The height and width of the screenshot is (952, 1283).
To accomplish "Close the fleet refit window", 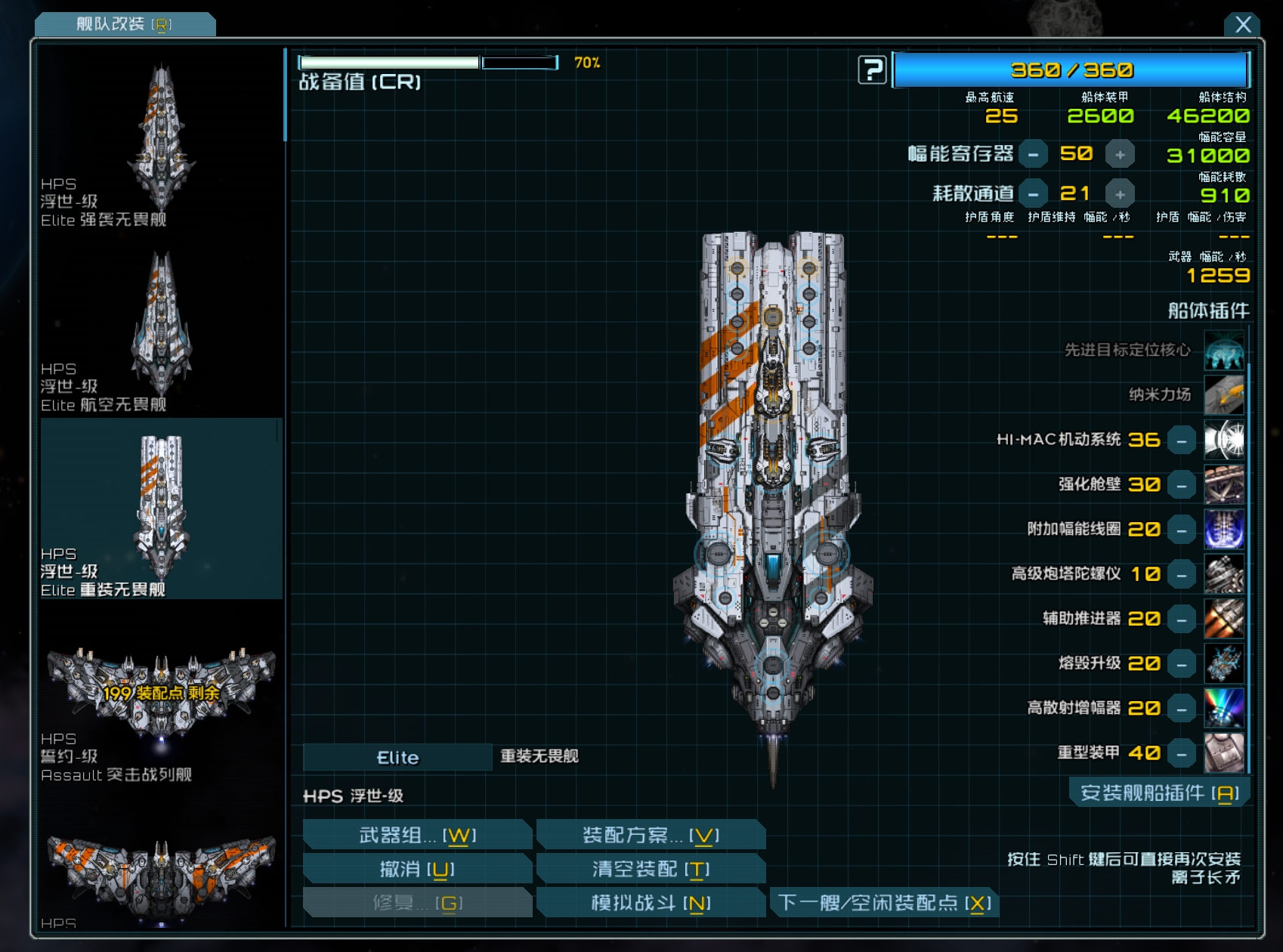I will [1243, 25].
